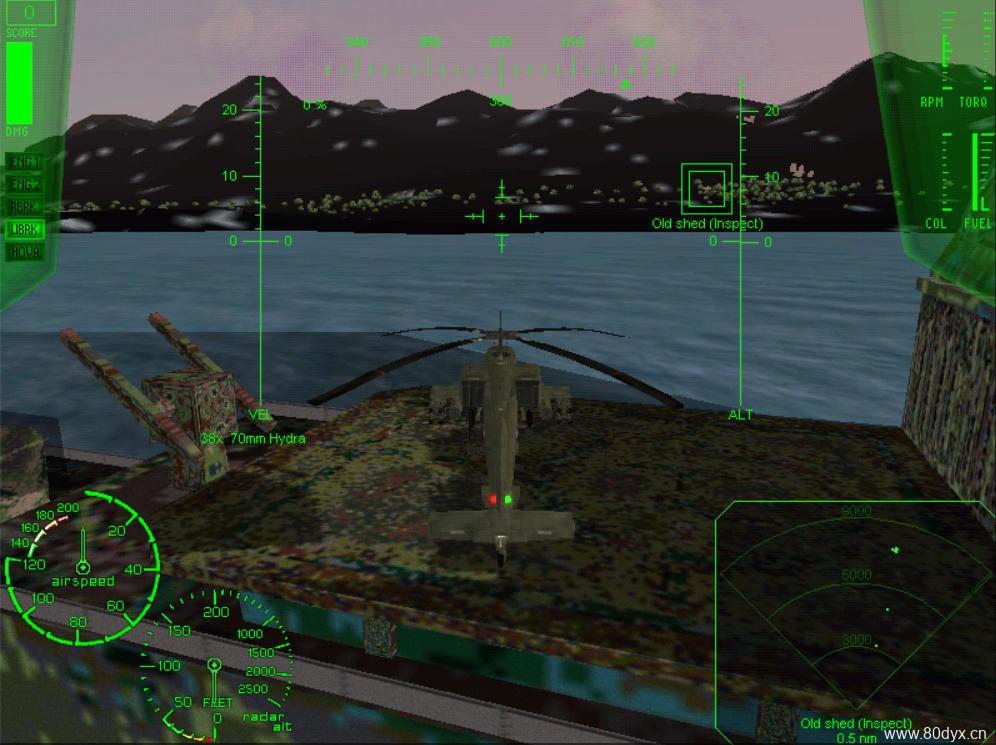Click the RBRK rotor brake indicator
This screenshot has height=745, width=996.
[25, 207]
